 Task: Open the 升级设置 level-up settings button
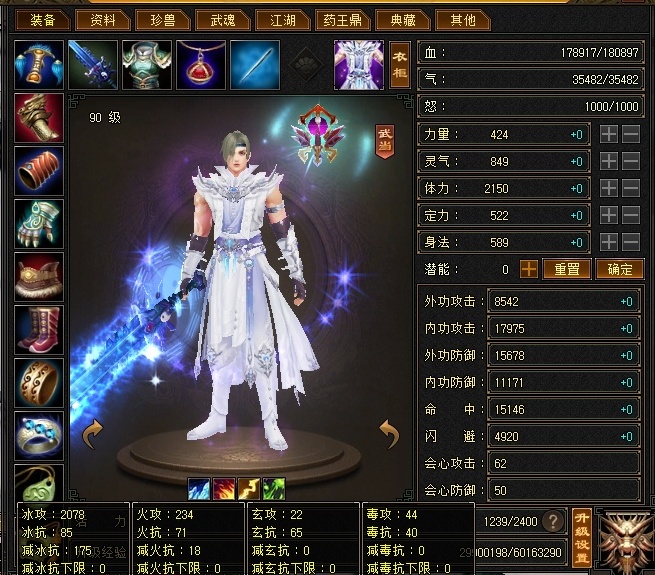583,521
